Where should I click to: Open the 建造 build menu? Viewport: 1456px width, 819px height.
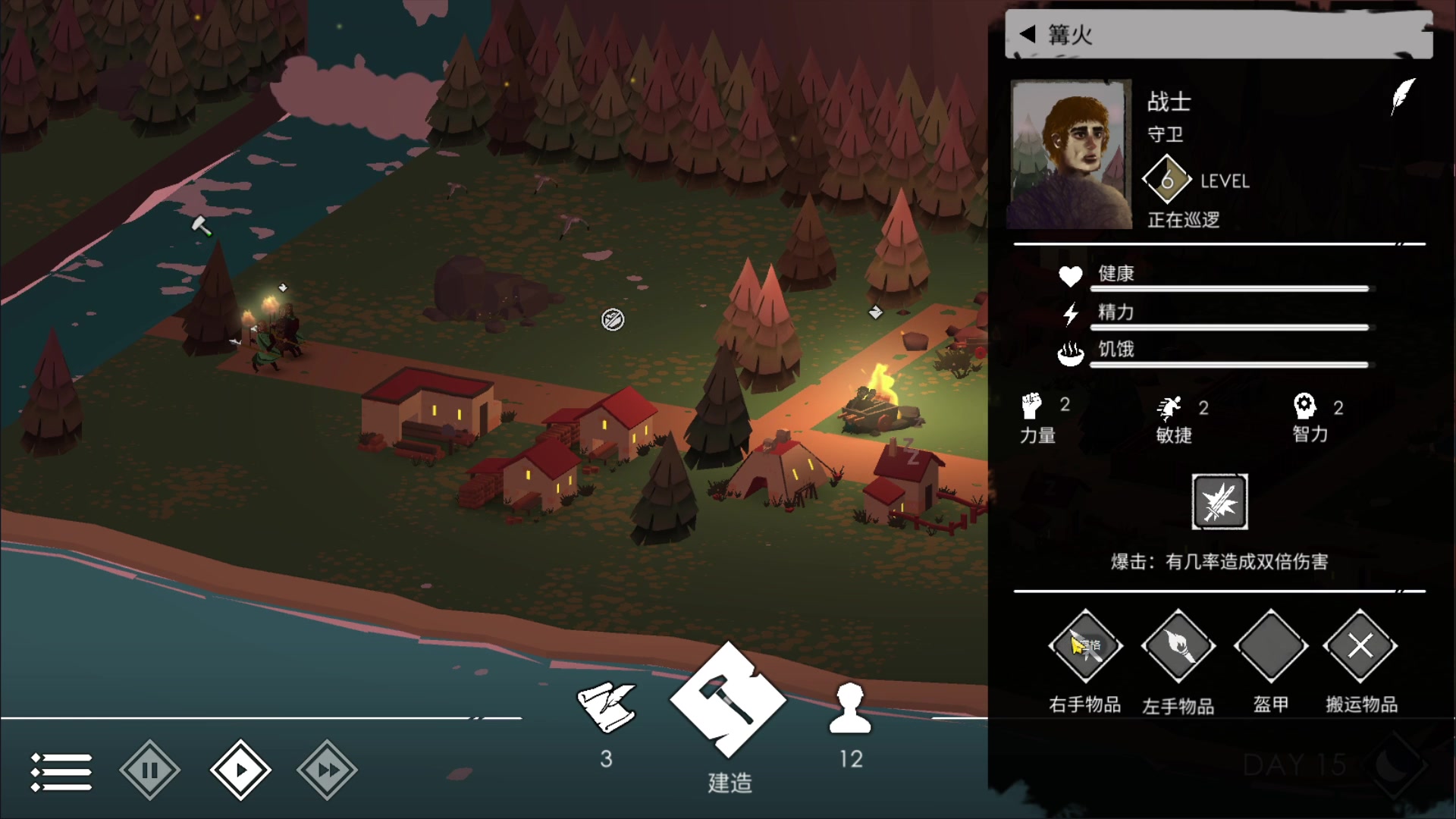(728, 701)
